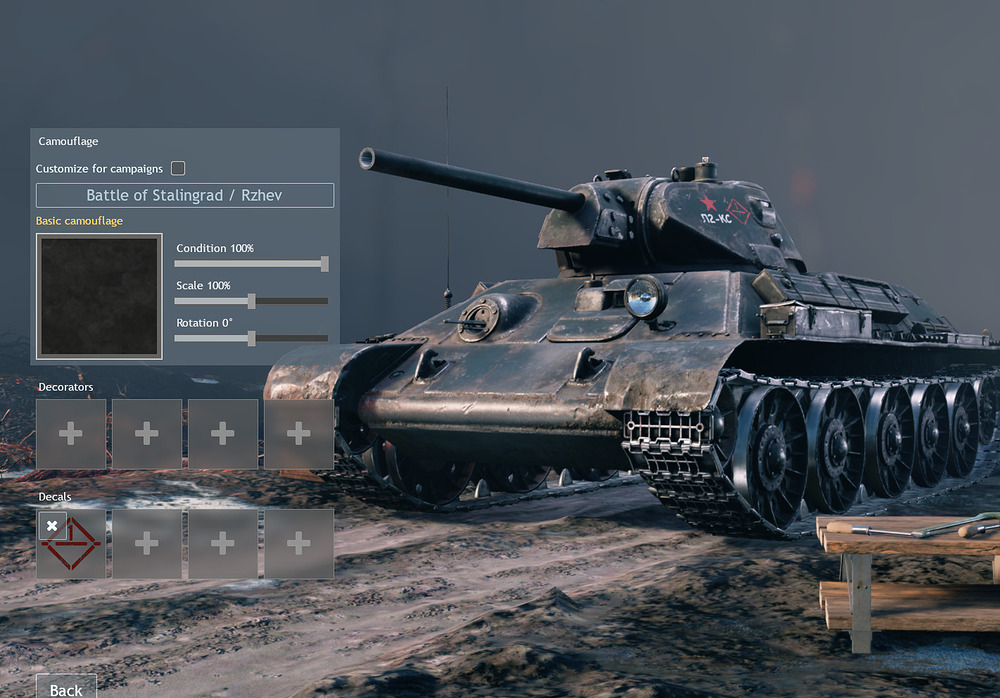
Task: Select the basic camouflage dark texture thumbnail
Action: coord(99,296)
